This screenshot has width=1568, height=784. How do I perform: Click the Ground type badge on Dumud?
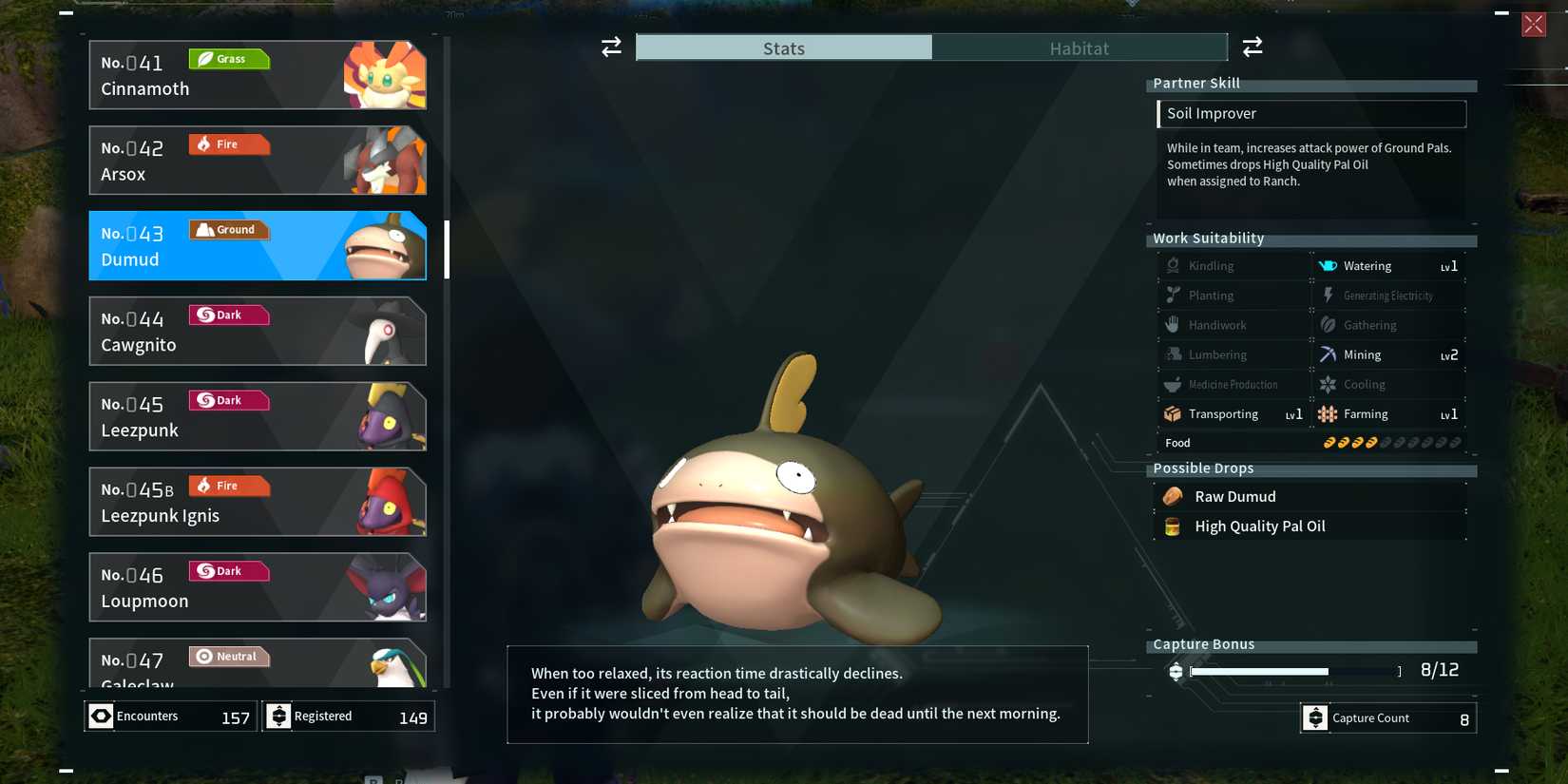pos(228,229)
